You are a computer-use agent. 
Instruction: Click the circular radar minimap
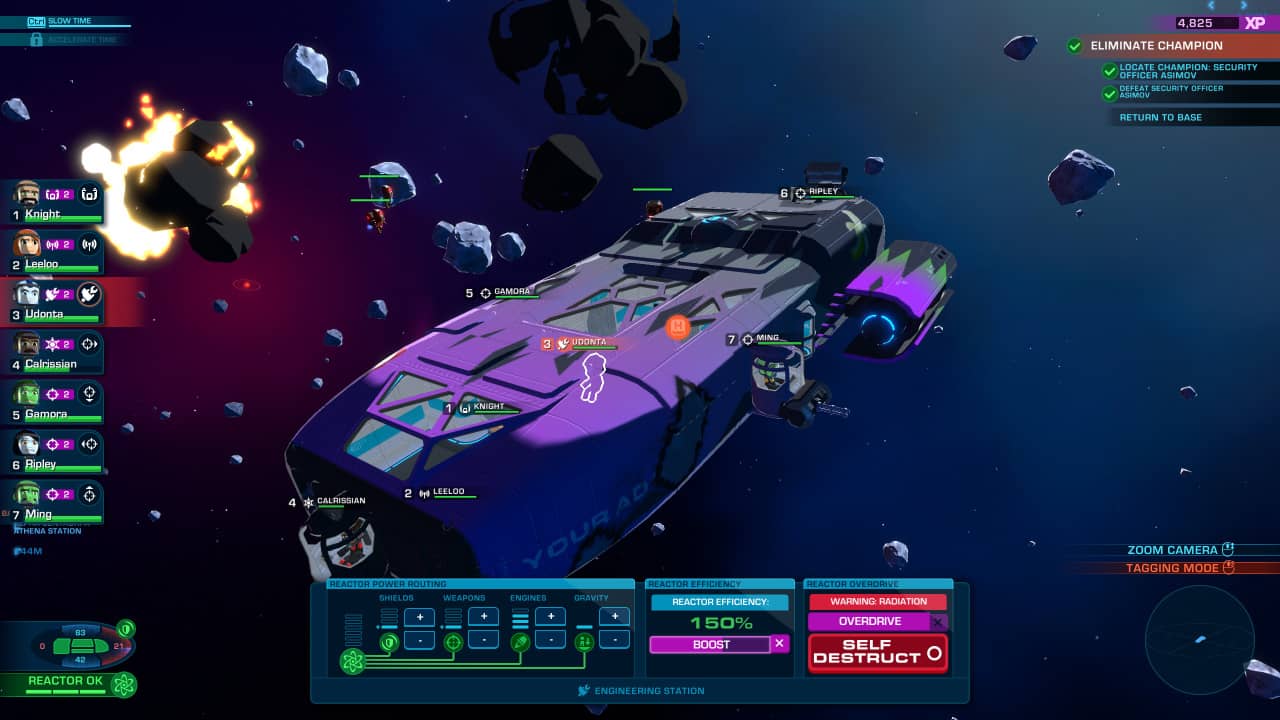click(1199, 638)
